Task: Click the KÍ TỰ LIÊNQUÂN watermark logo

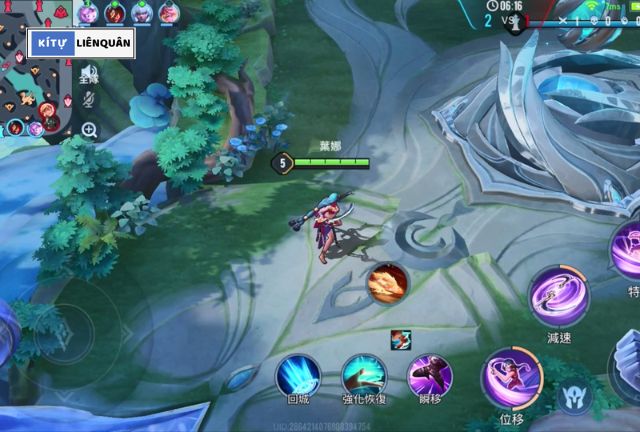Action: click(82, 44)
